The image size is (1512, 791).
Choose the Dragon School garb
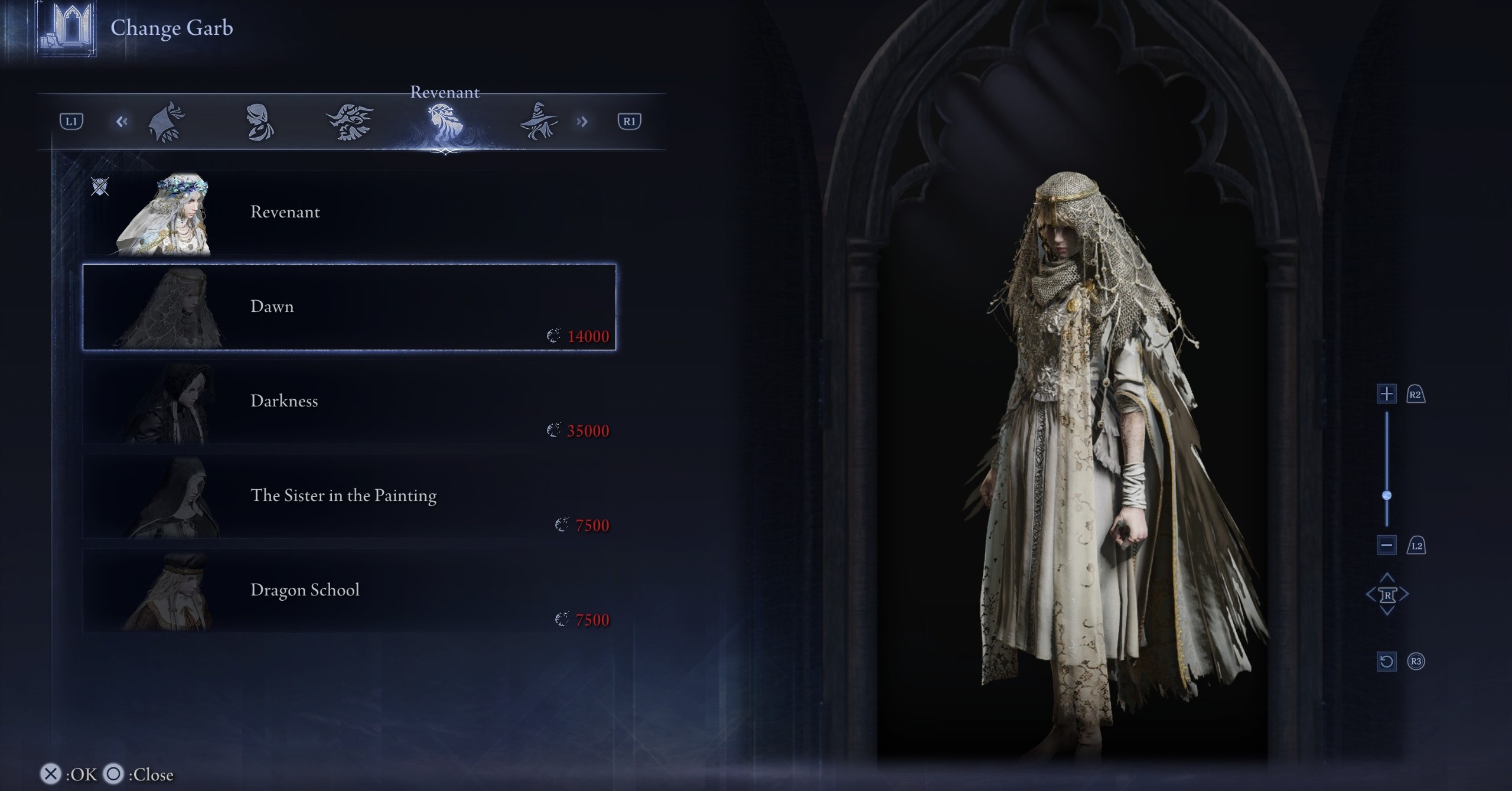(x=348, y=591)
